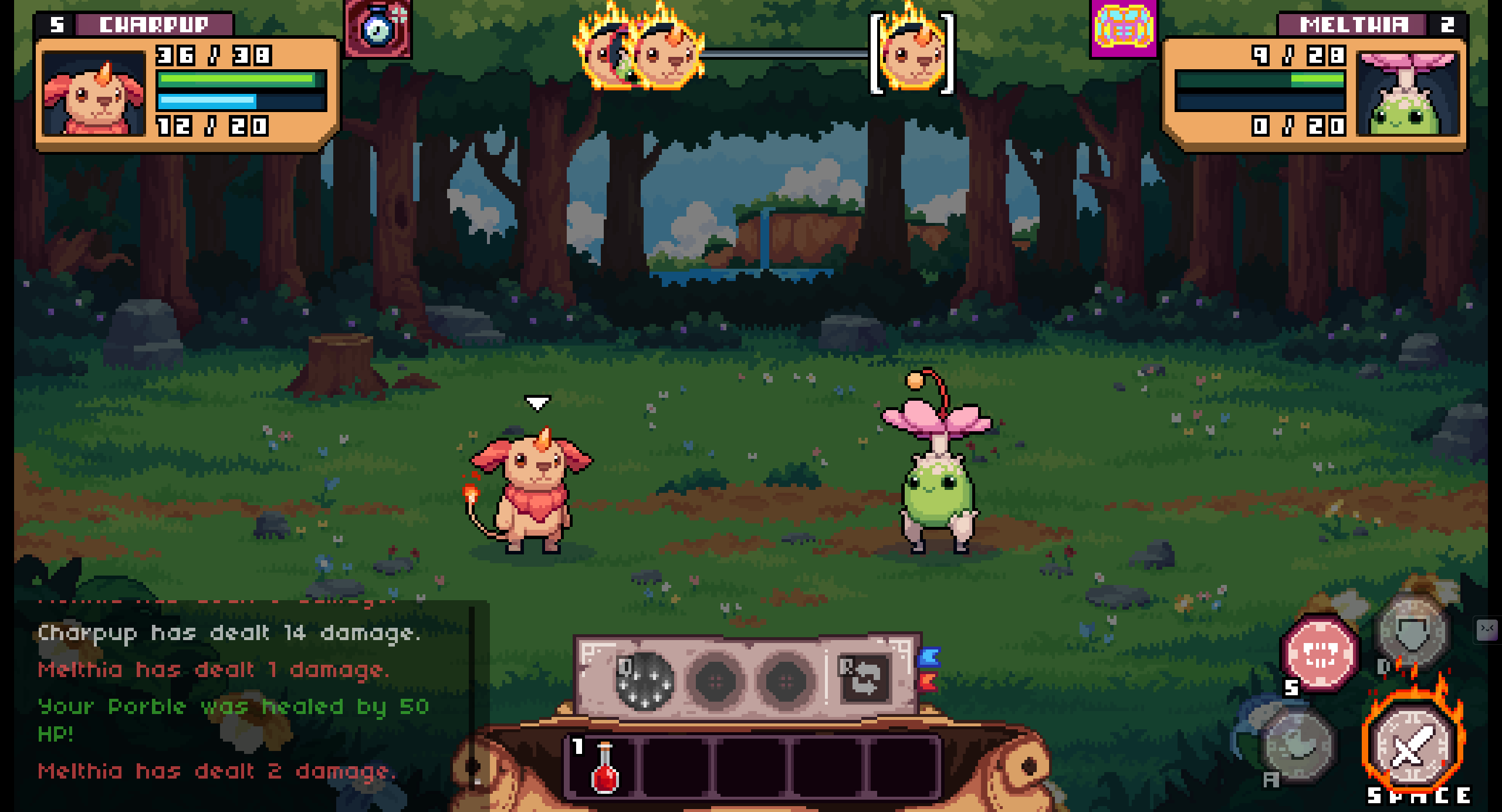Click the purple card icon near Melthia's panel
1502x812 pixels.
tap(1122, 29)
